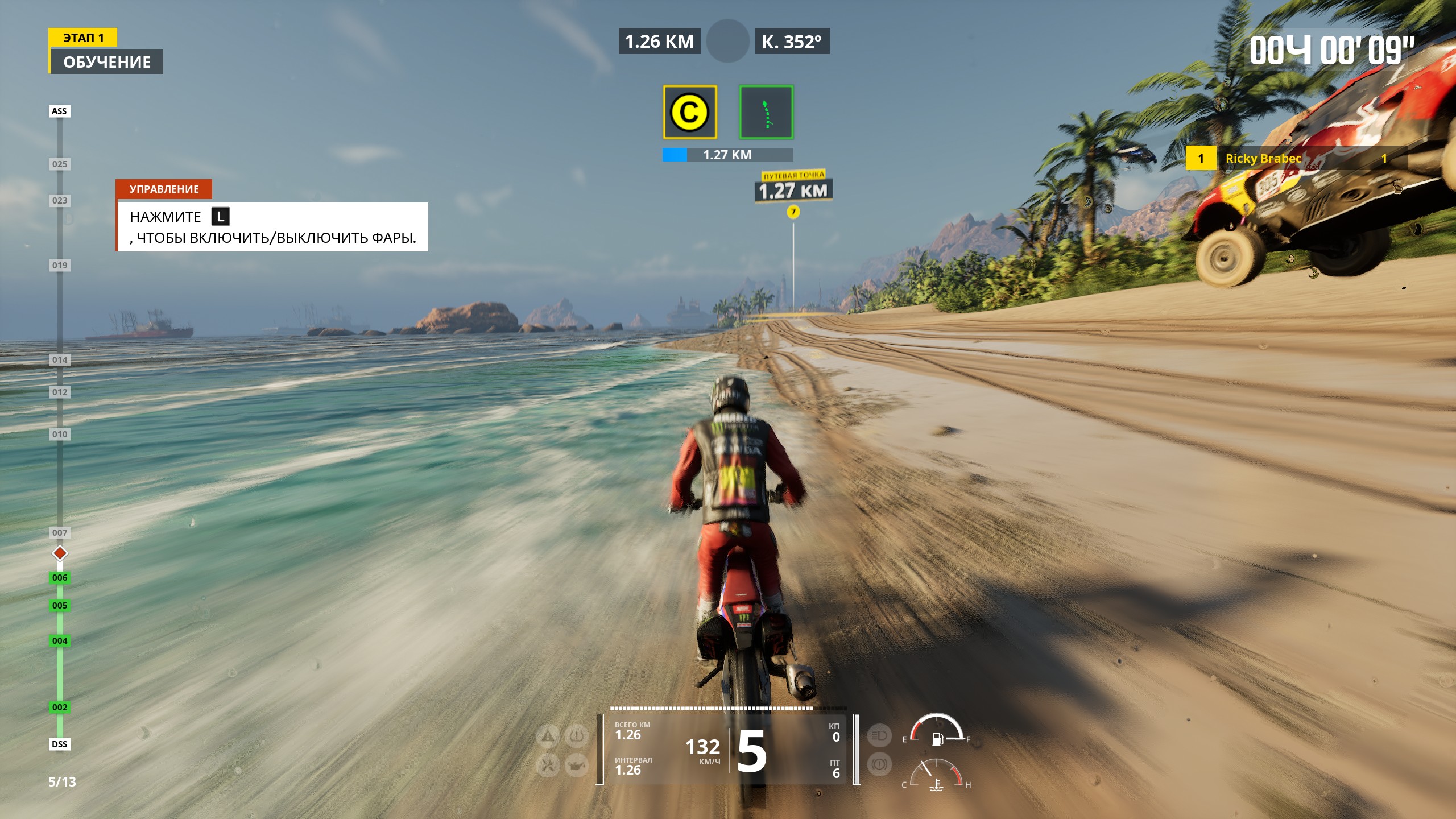Click the fuel pump gauge icon

[937, 739]
